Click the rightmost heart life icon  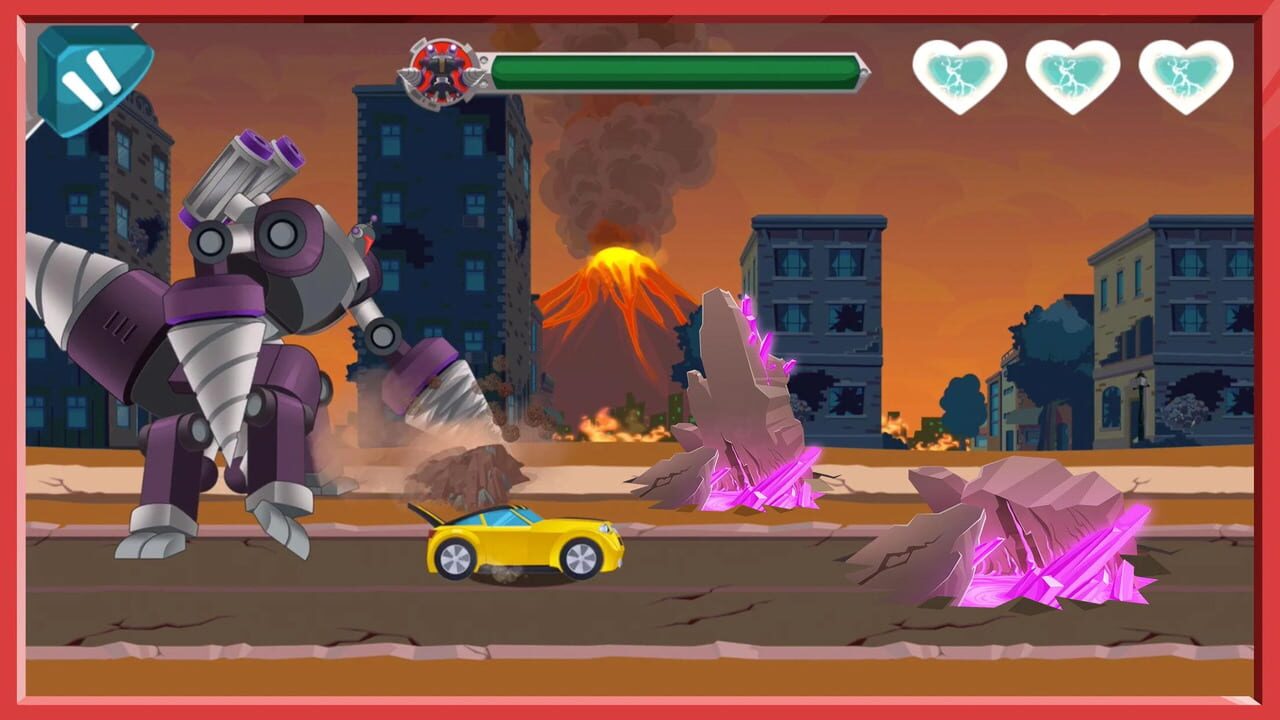pos(1185,73)
